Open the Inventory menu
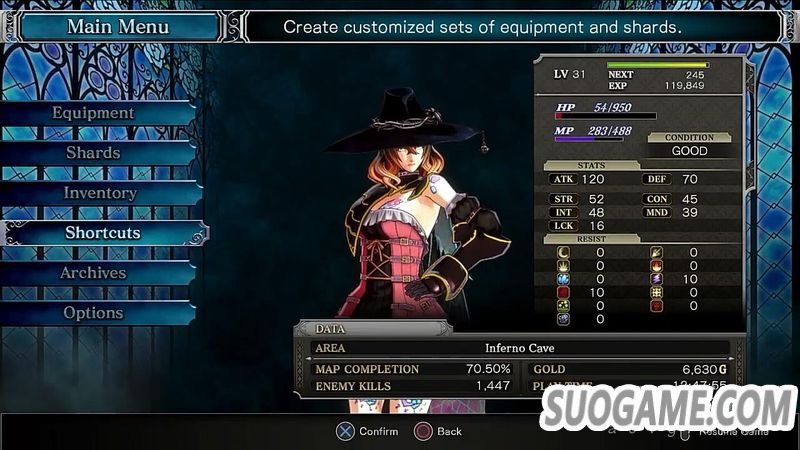This screenshot has height=450, width=800. pos(99,193)
